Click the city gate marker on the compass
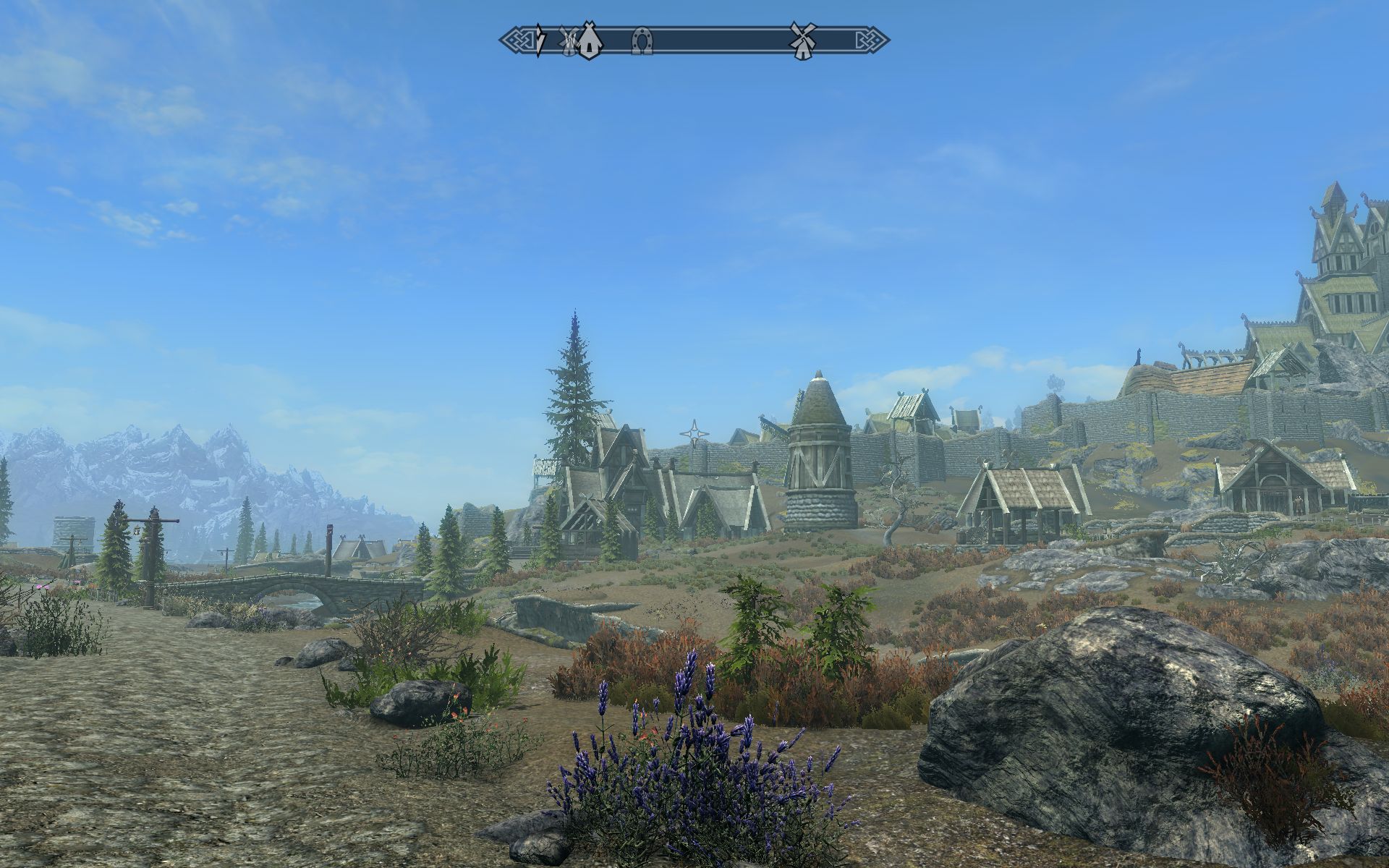Image resolution: width=1389 pixels, height=868 pixels. (588, 42)
